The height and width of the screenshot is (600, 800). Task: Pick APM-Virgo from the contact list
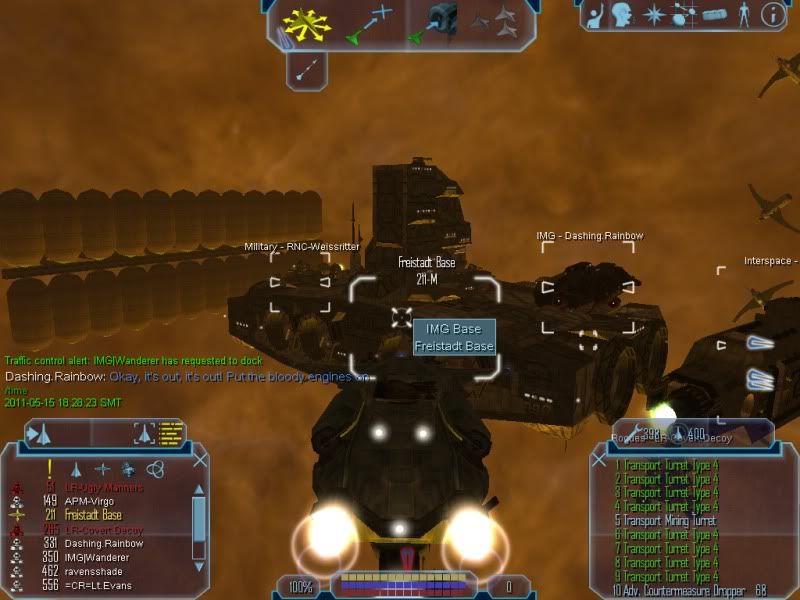point(94,501)
